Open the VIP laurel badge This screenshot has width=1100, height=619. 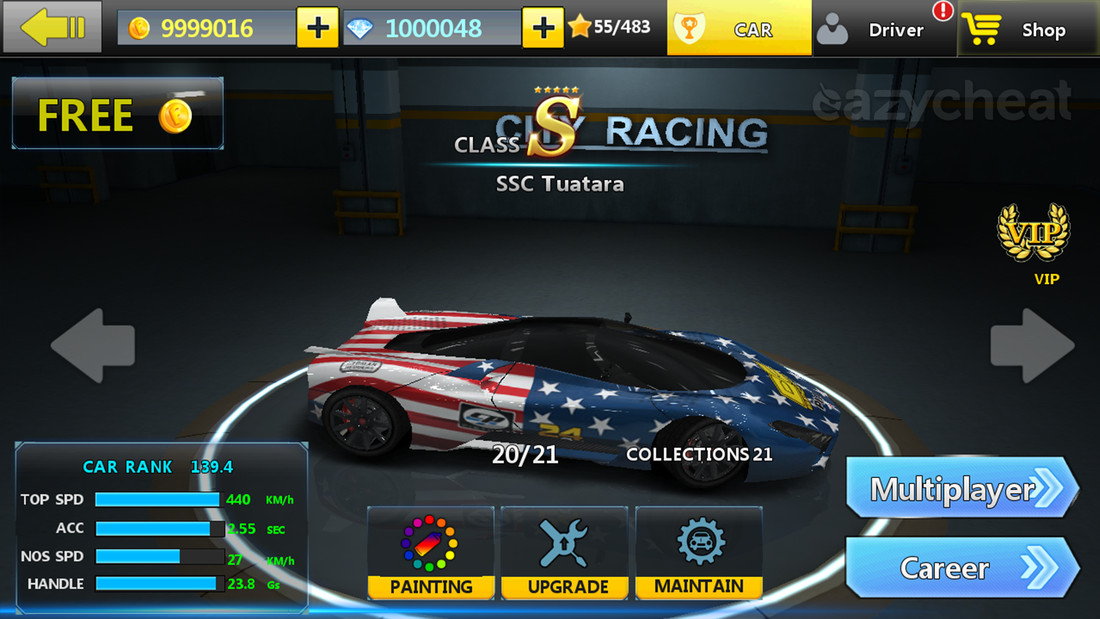(x=1032, y=235)
